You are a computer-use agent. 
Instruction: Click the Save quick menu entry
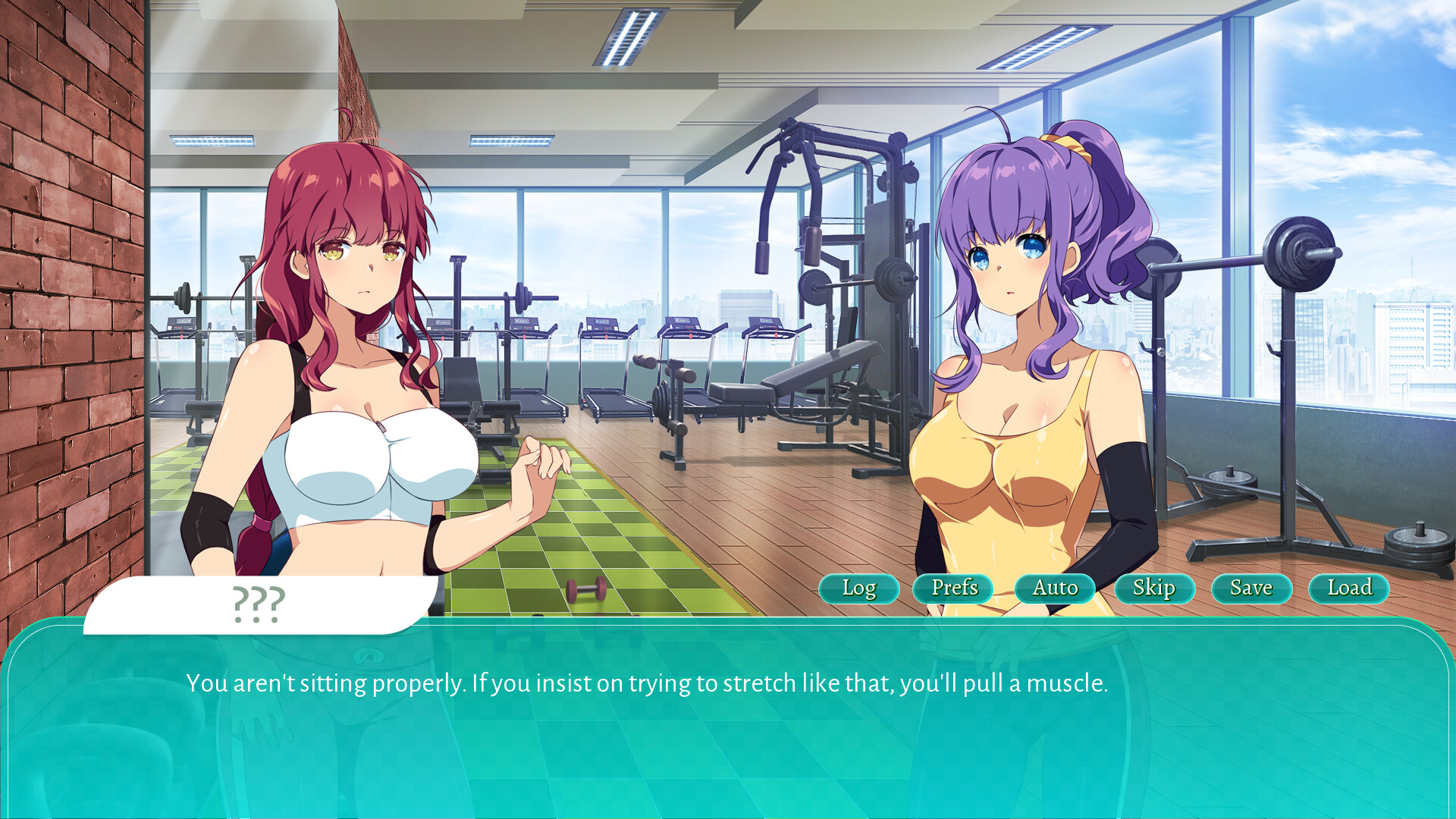[1250, 588]
